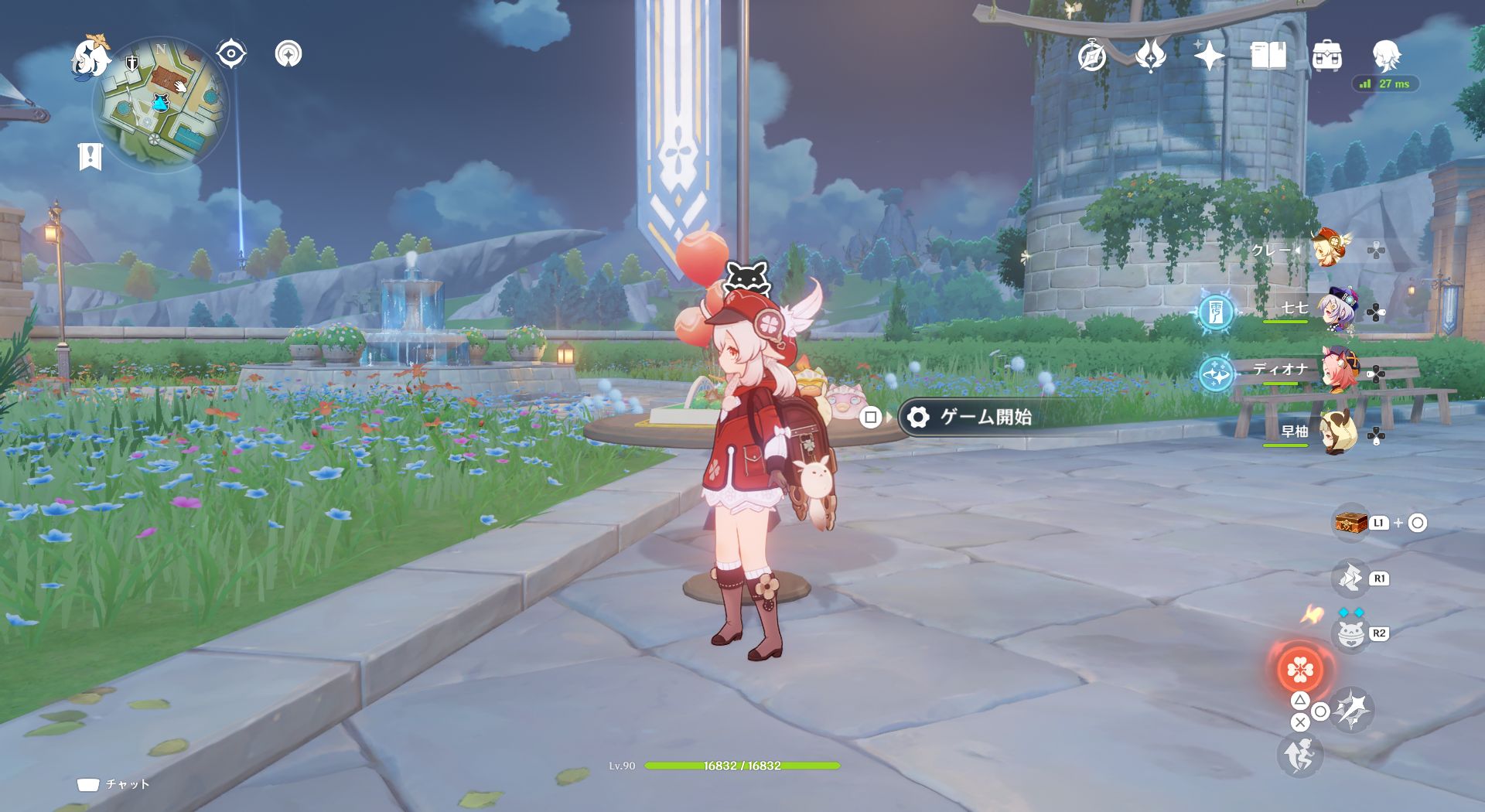Activate the sprint dash icon
Viewport: 1485px width, 812px height.
(x=1299, y=755)
